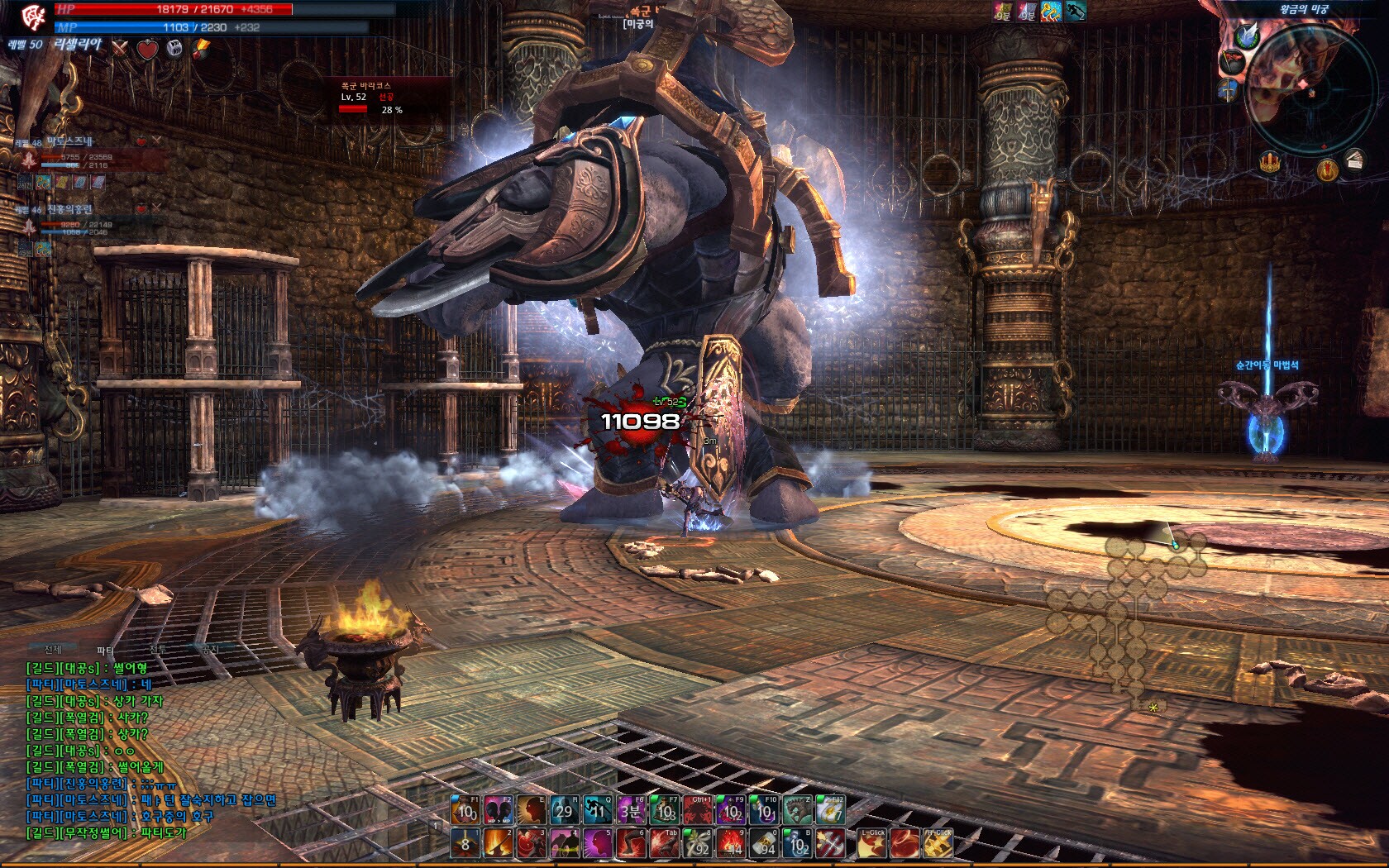Switch to the 전체 chat tab
Viewport: 1389px width, 868px height.
click(x=53, y=650)
